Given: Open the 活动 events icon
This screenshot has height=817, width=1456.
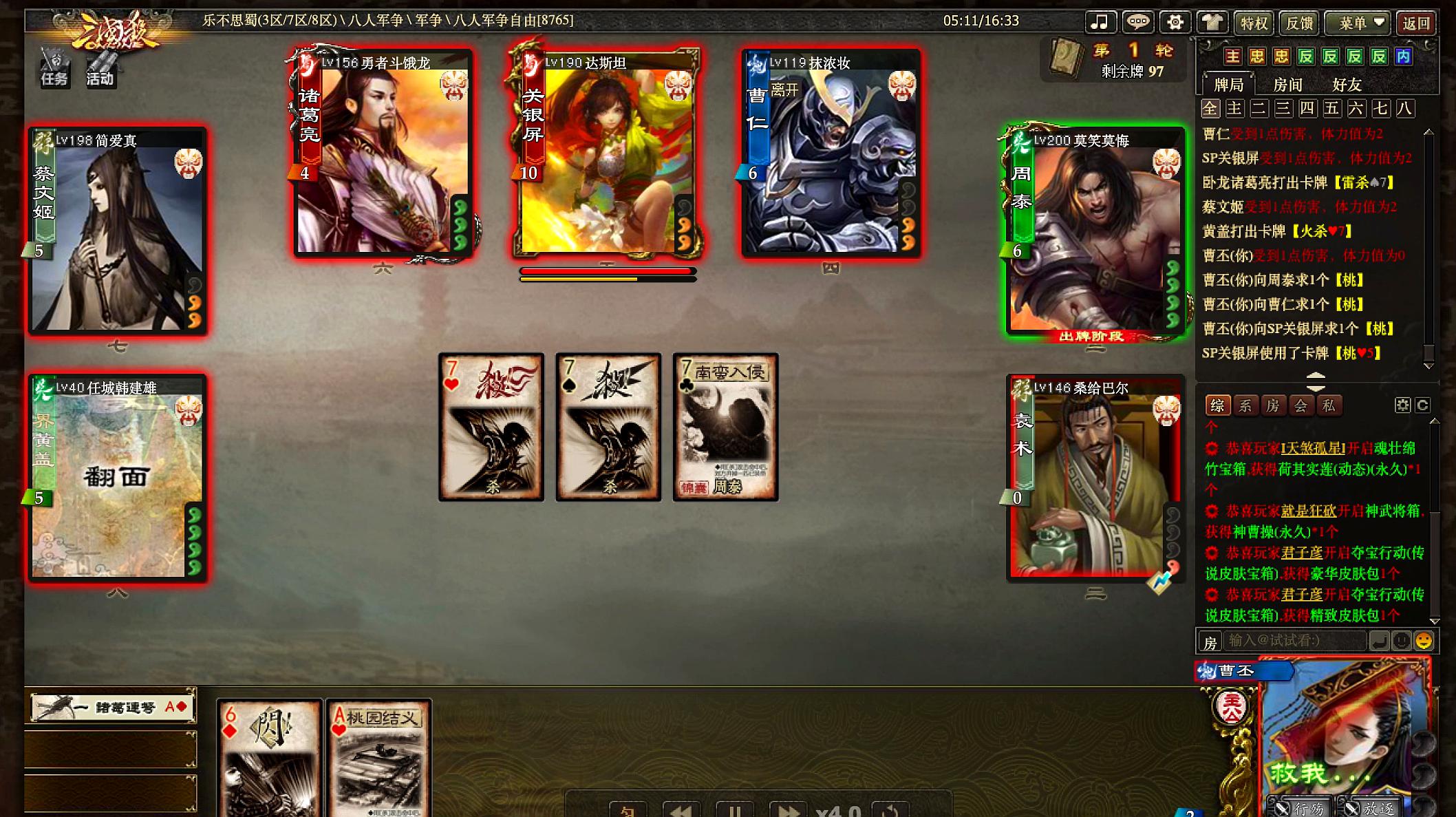Looking at the screenshot, I should tap(100, 67).
